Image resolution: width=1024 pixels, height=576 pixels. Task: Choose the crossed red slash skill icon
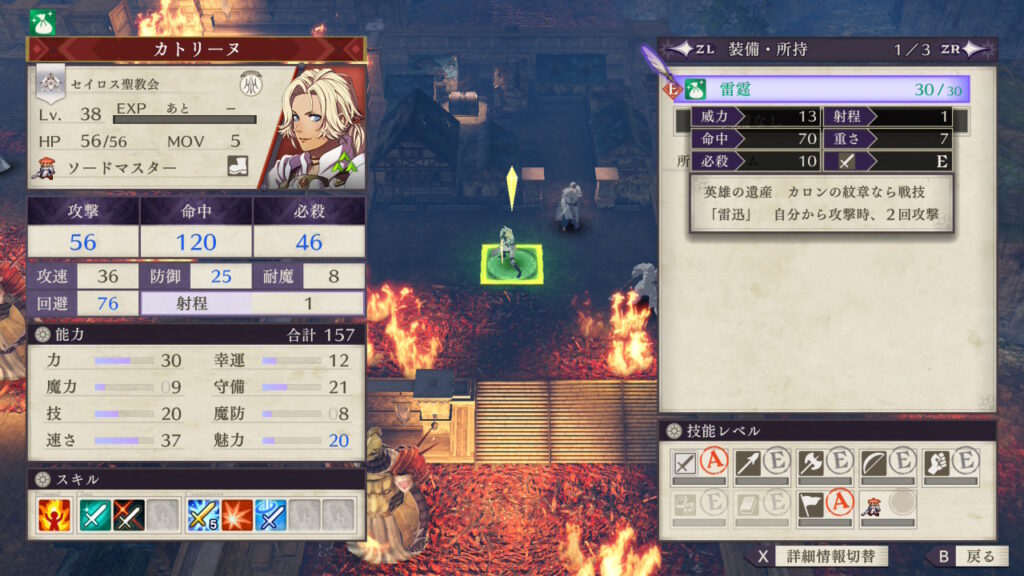129,515
